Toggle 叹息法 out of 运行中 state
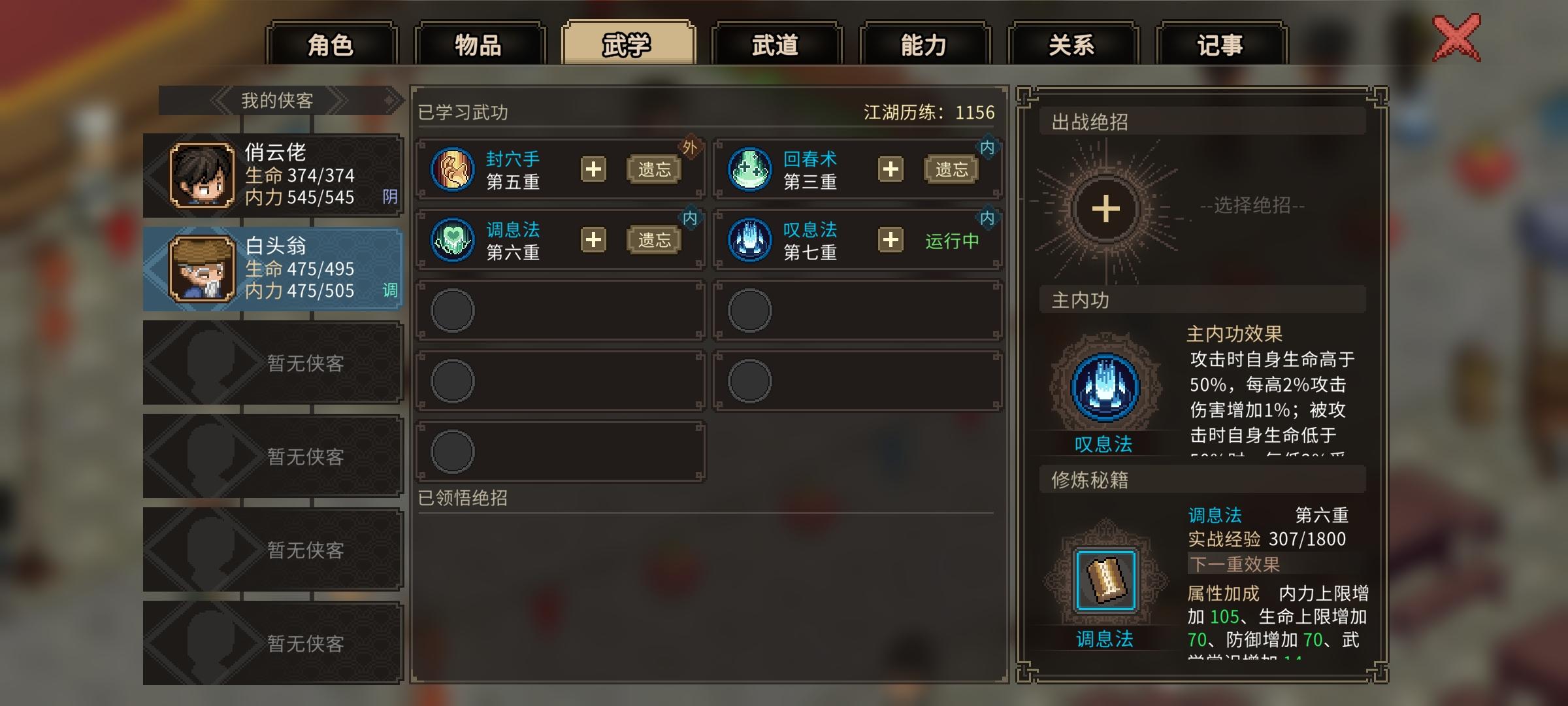1568x706 pixels. [953, 240]
